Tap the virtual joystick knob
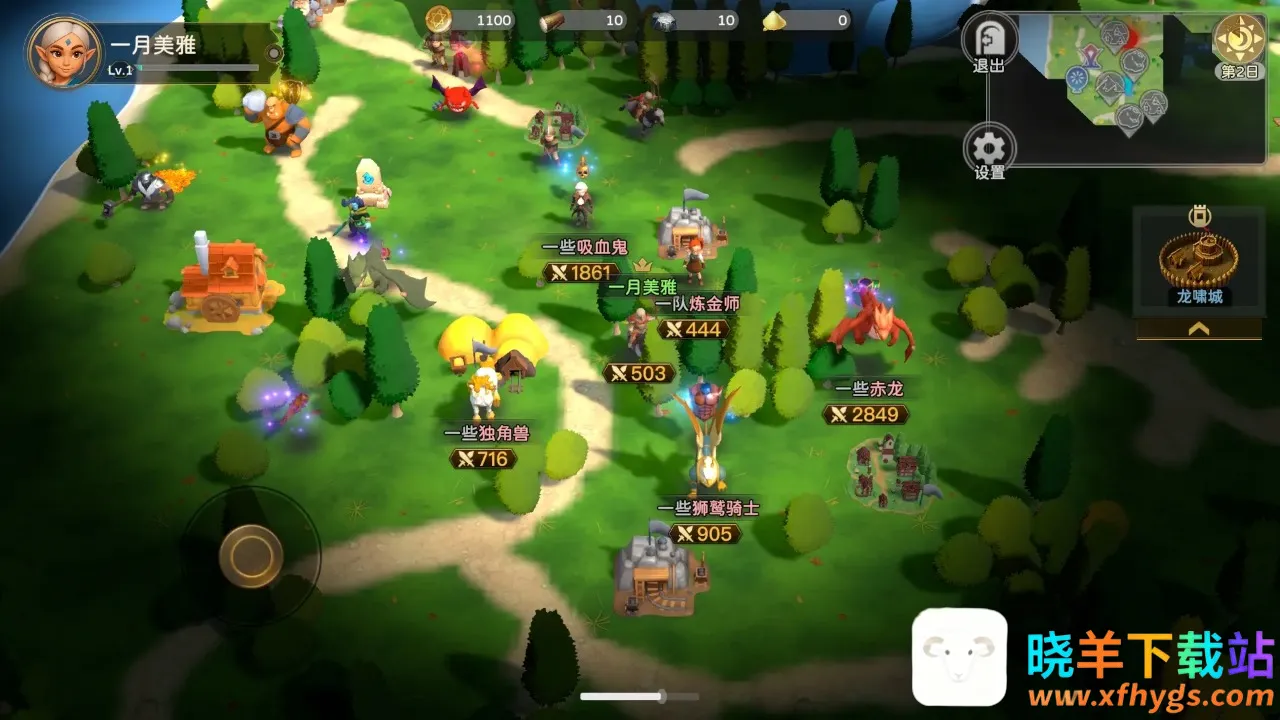This screenshot has height=720, width=1280. pos(250,553)
